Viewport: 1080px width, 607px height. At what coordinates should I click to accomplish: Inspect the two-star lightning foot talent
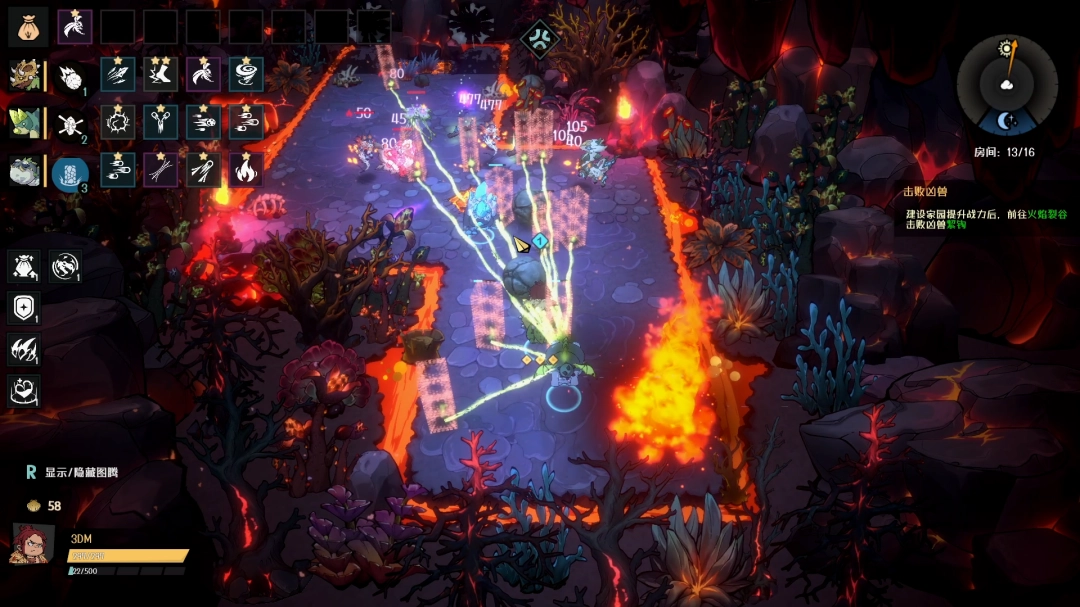[160, 74]
